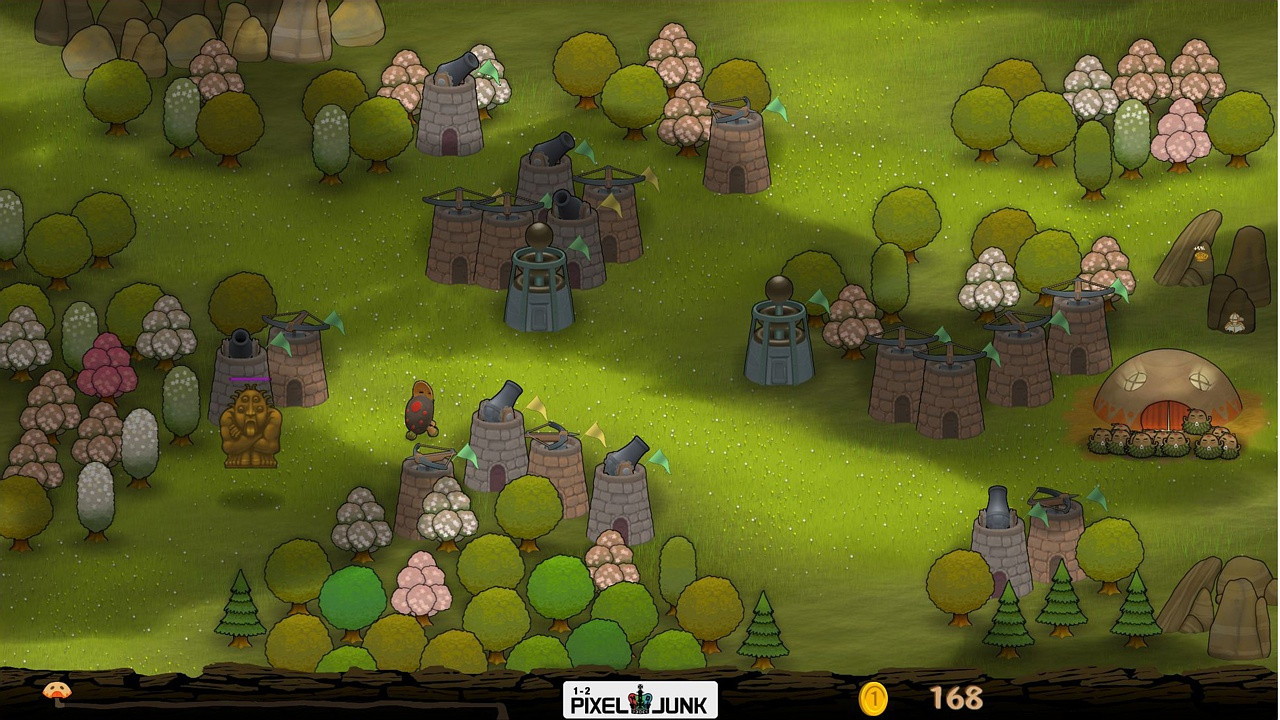Click the mushroom icon in the bottom-left HUD

click(x=55, y=692)
